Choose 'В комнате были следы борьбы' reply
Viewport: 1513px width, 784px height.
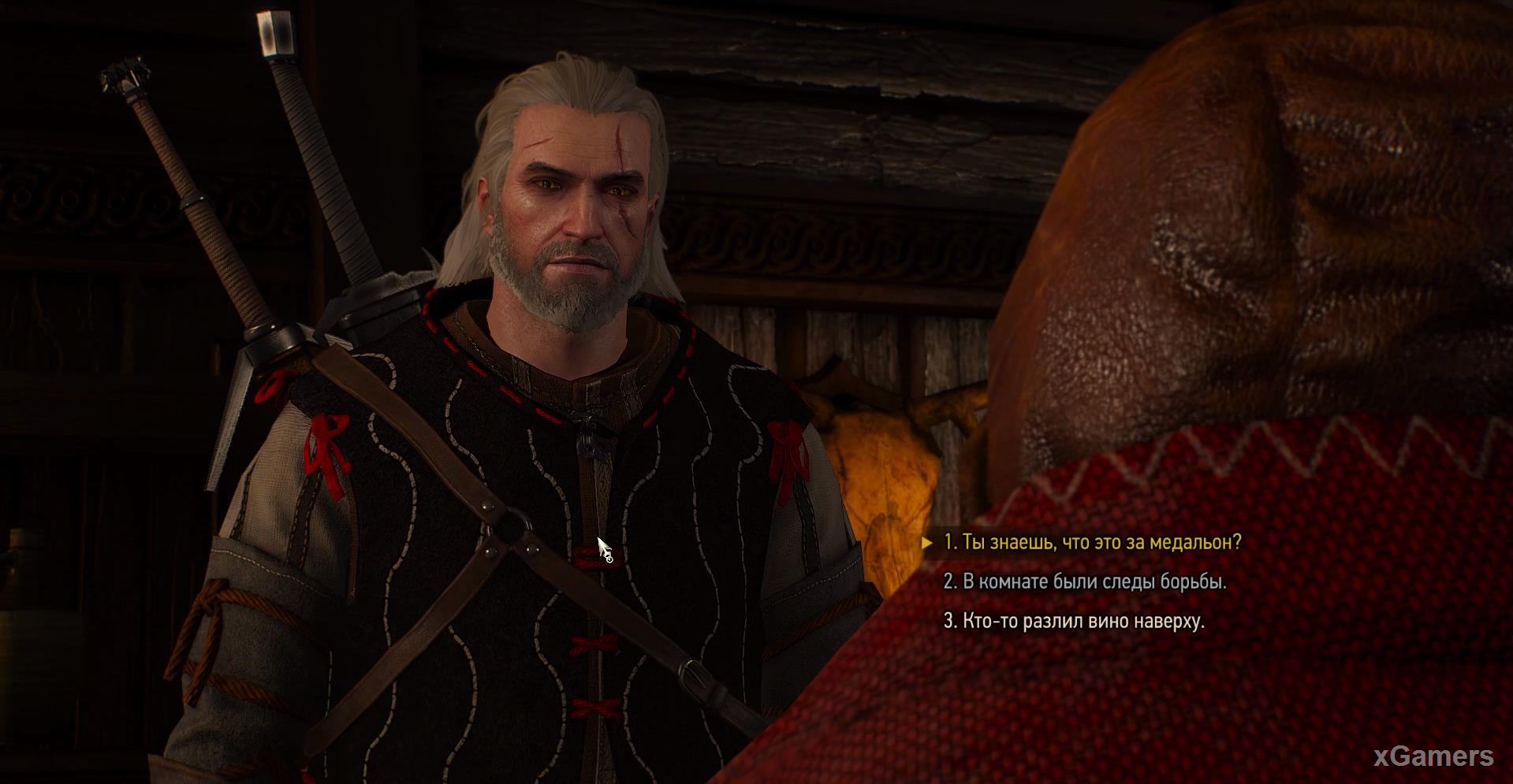[x=1085, y=581]
